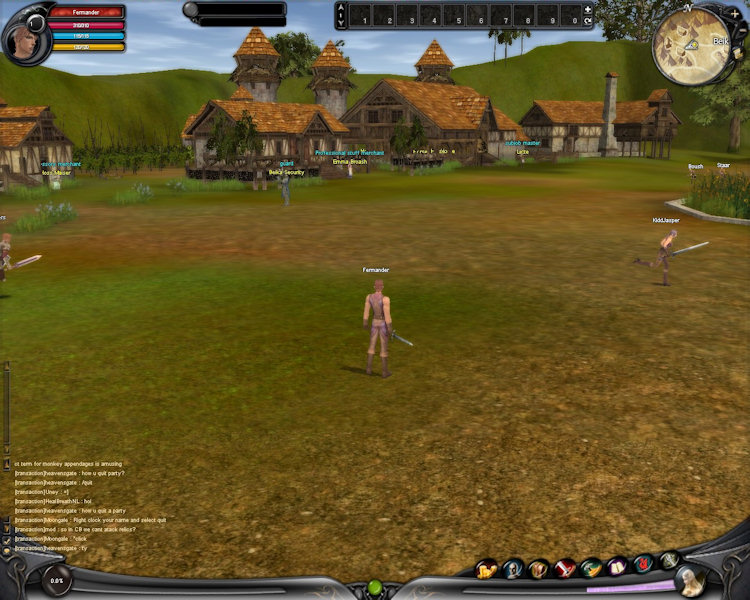Click the green and gold boot icon
Screen dimensions: 750x600
pyautogui.click(x=591, y=569)
